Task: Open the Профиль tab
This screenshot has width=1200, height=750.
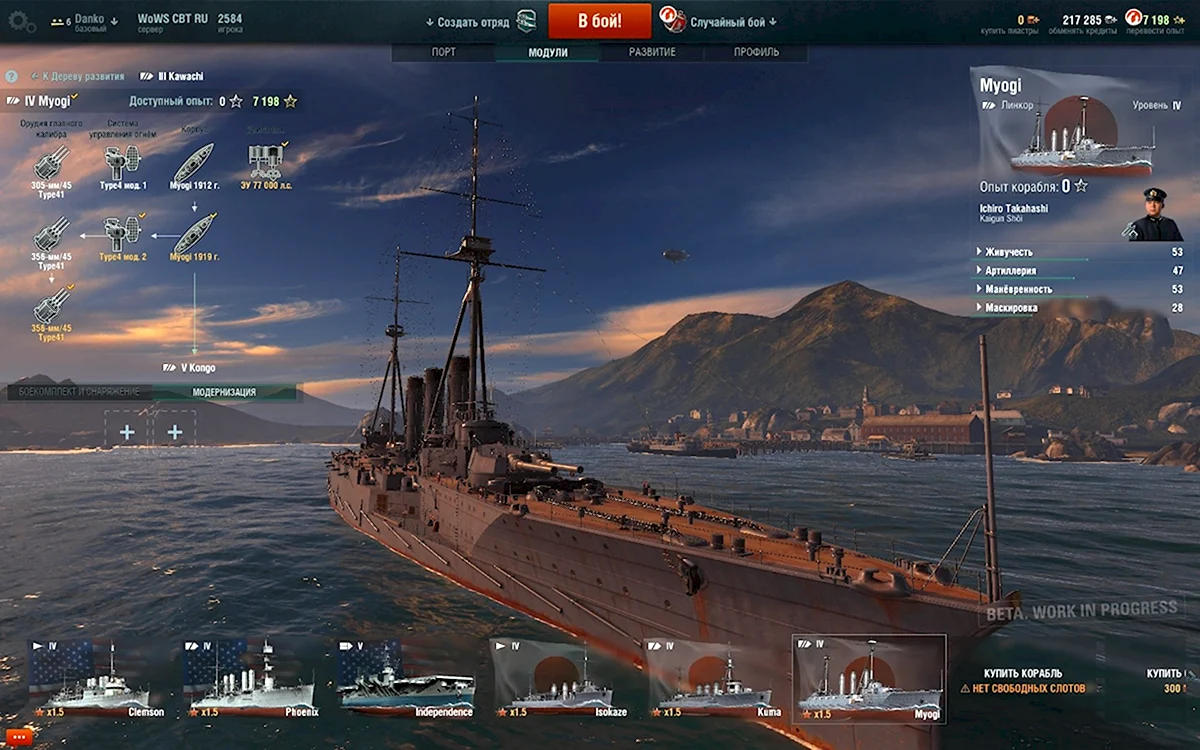Action: 756,52
